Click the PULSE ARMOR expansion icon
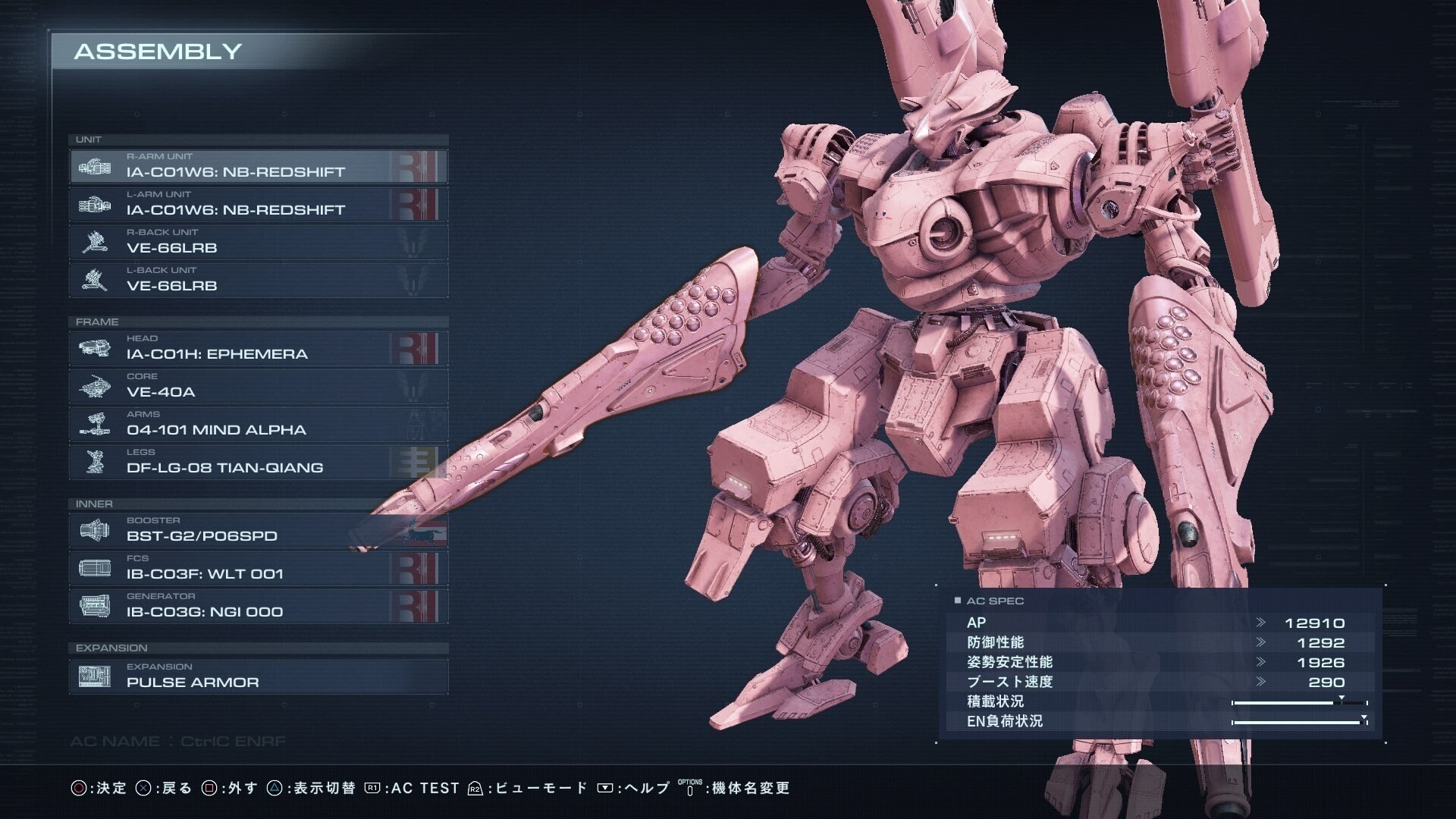 pyautogui.click(x=95, y=676)
